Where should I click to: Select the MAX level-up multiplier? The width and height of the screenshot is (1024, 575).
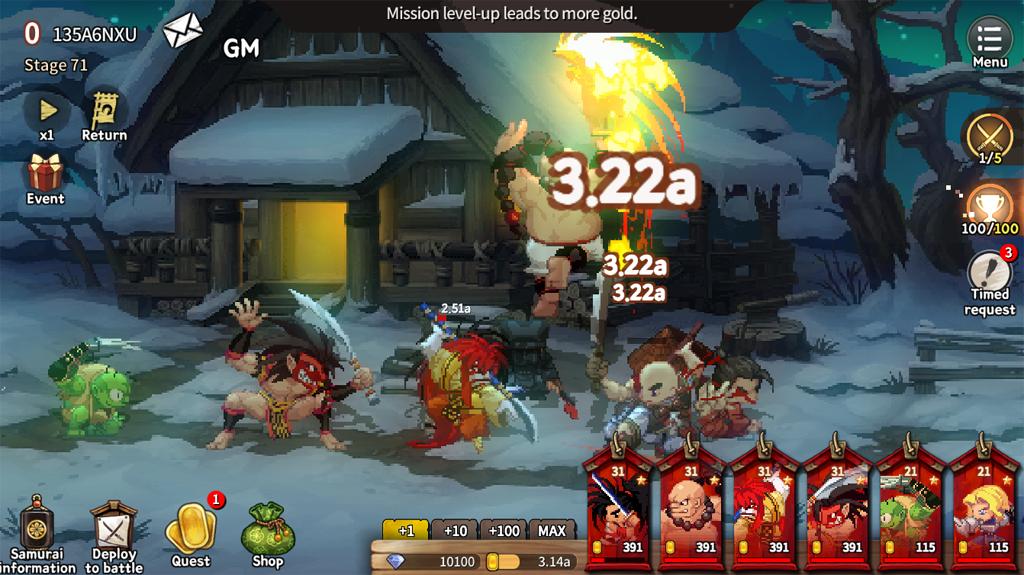[552, 530]
